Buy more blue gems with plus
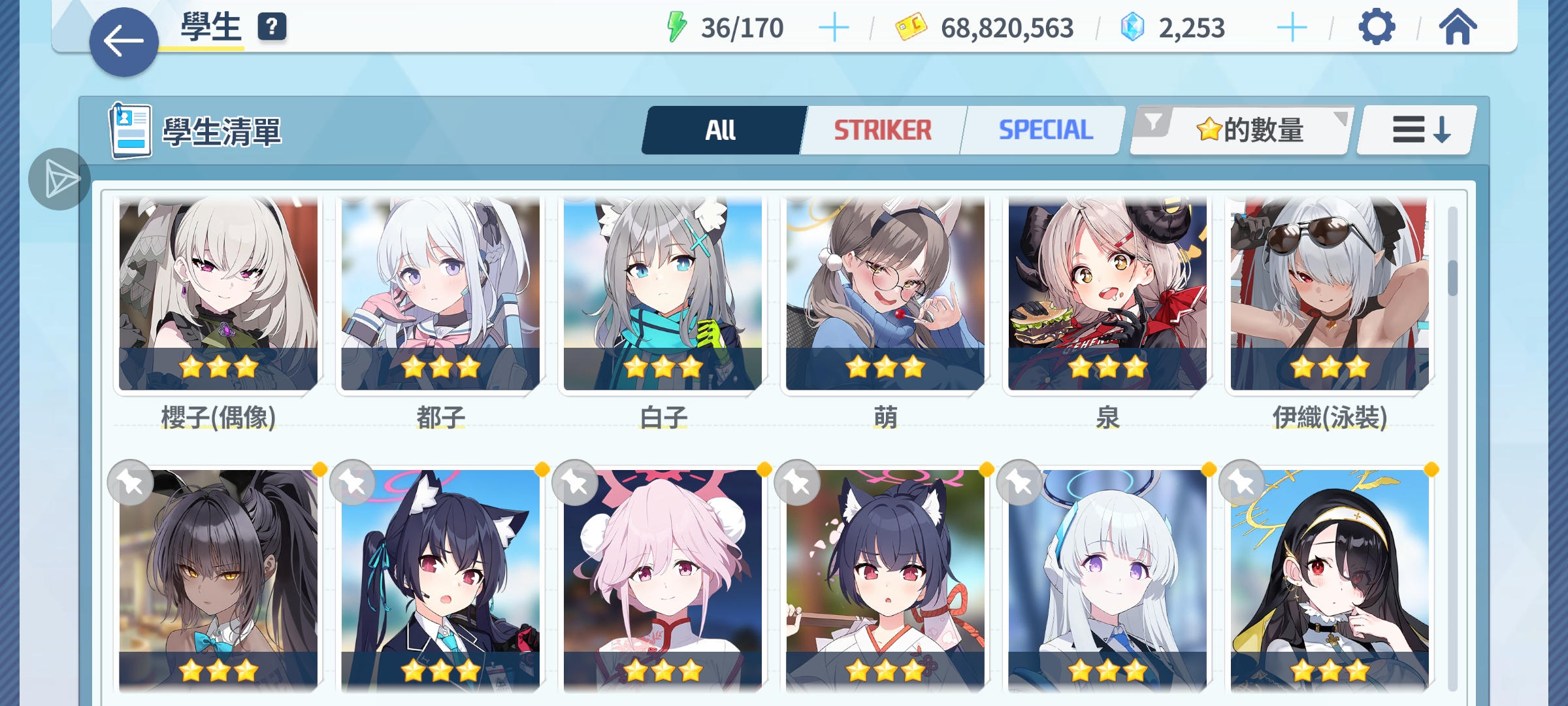Viewport: 1568px width, 706px height. (x=1292, y=28)
